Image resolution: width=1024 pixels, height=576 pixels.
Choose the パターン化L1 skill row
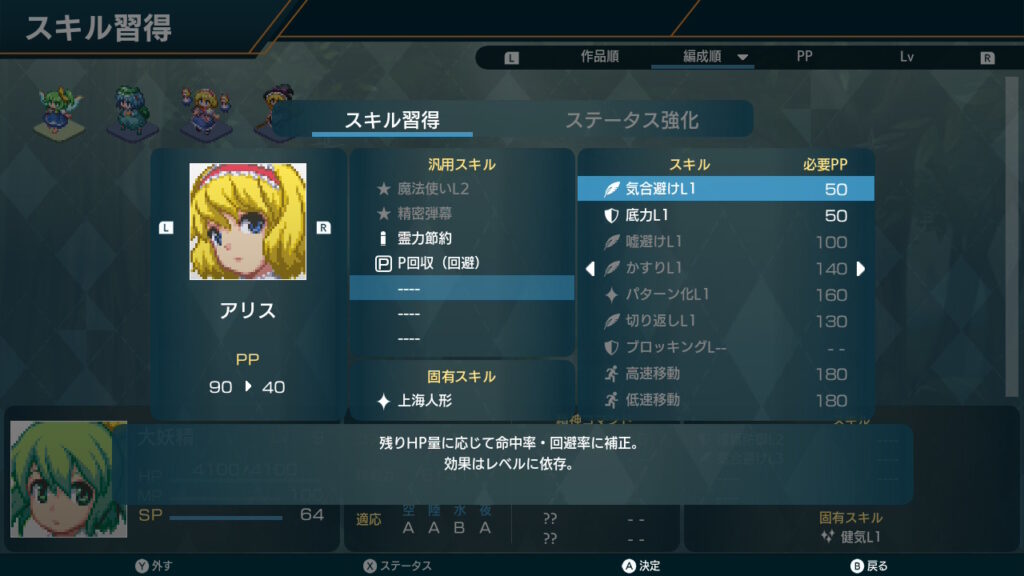pyautogui.click(x=725, y=295)
